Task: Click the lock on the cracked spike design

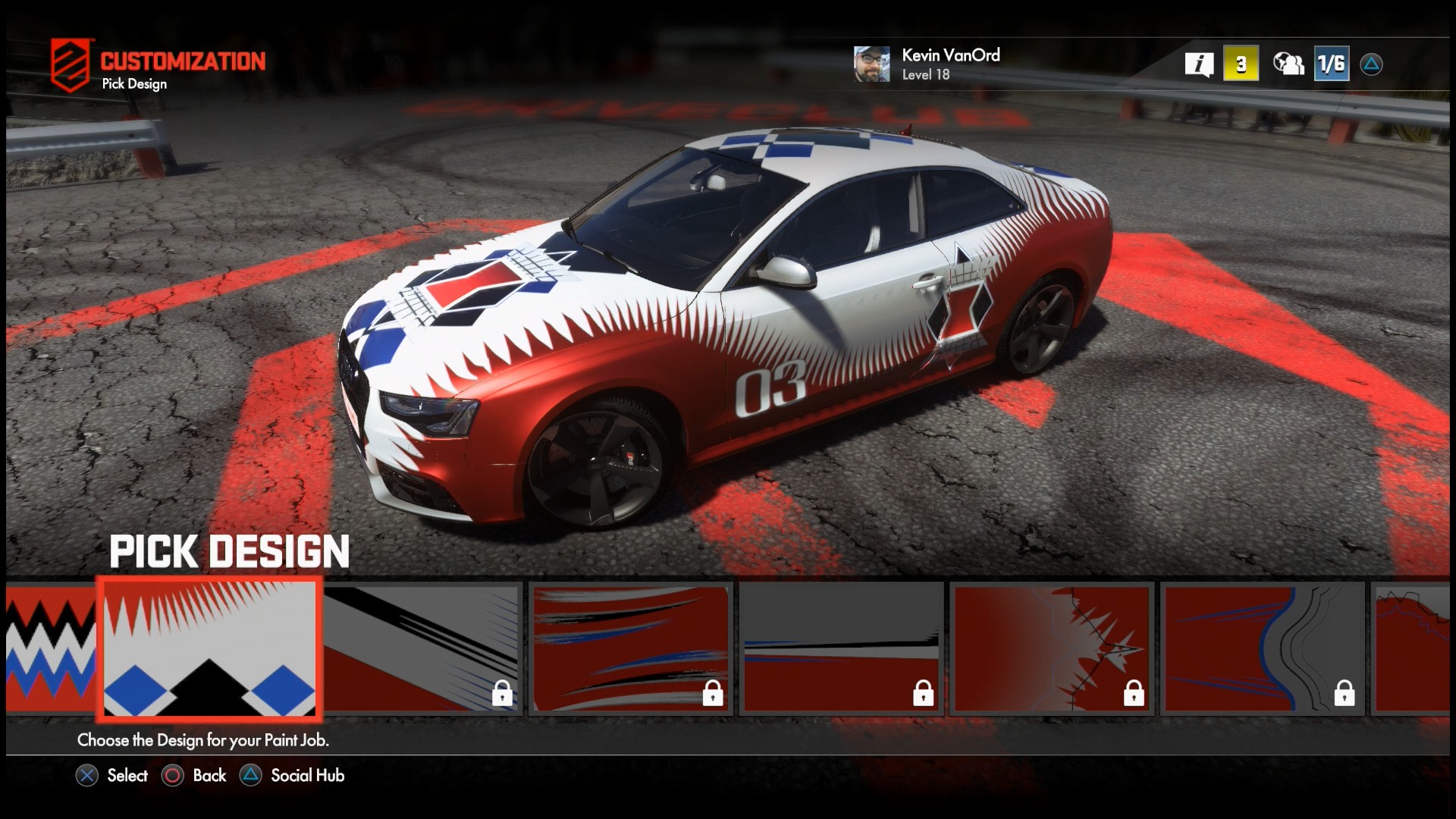Action: coord(1133,692)
